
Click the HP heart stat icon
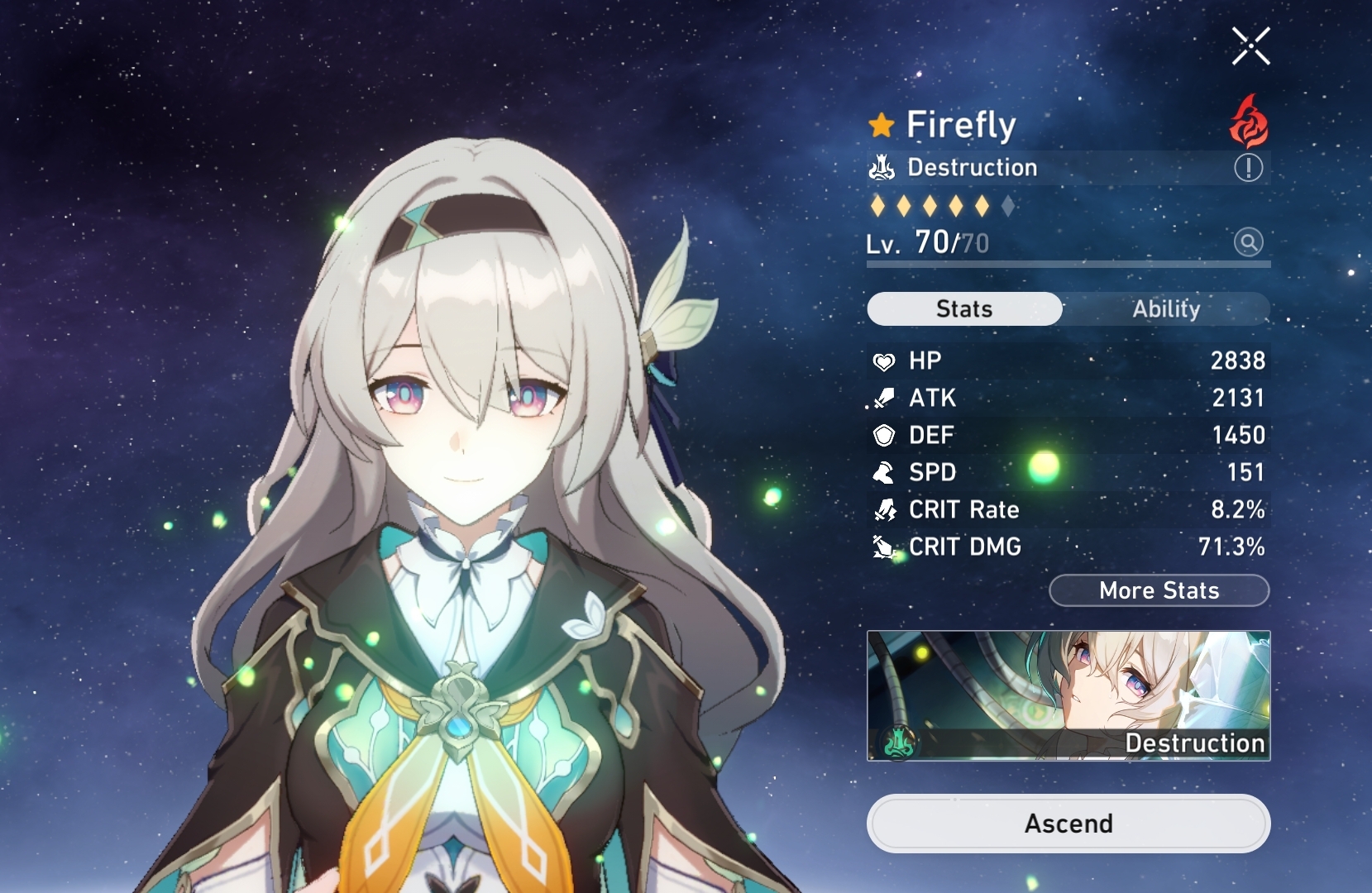tap(883, 361)
